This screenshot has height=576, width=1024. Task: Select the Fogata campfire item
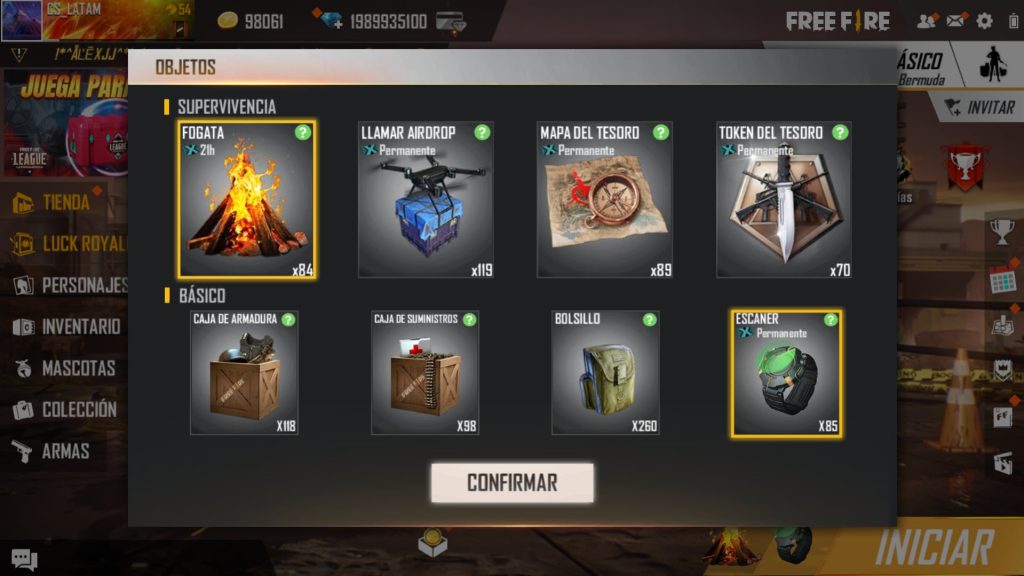click(247, 200)
